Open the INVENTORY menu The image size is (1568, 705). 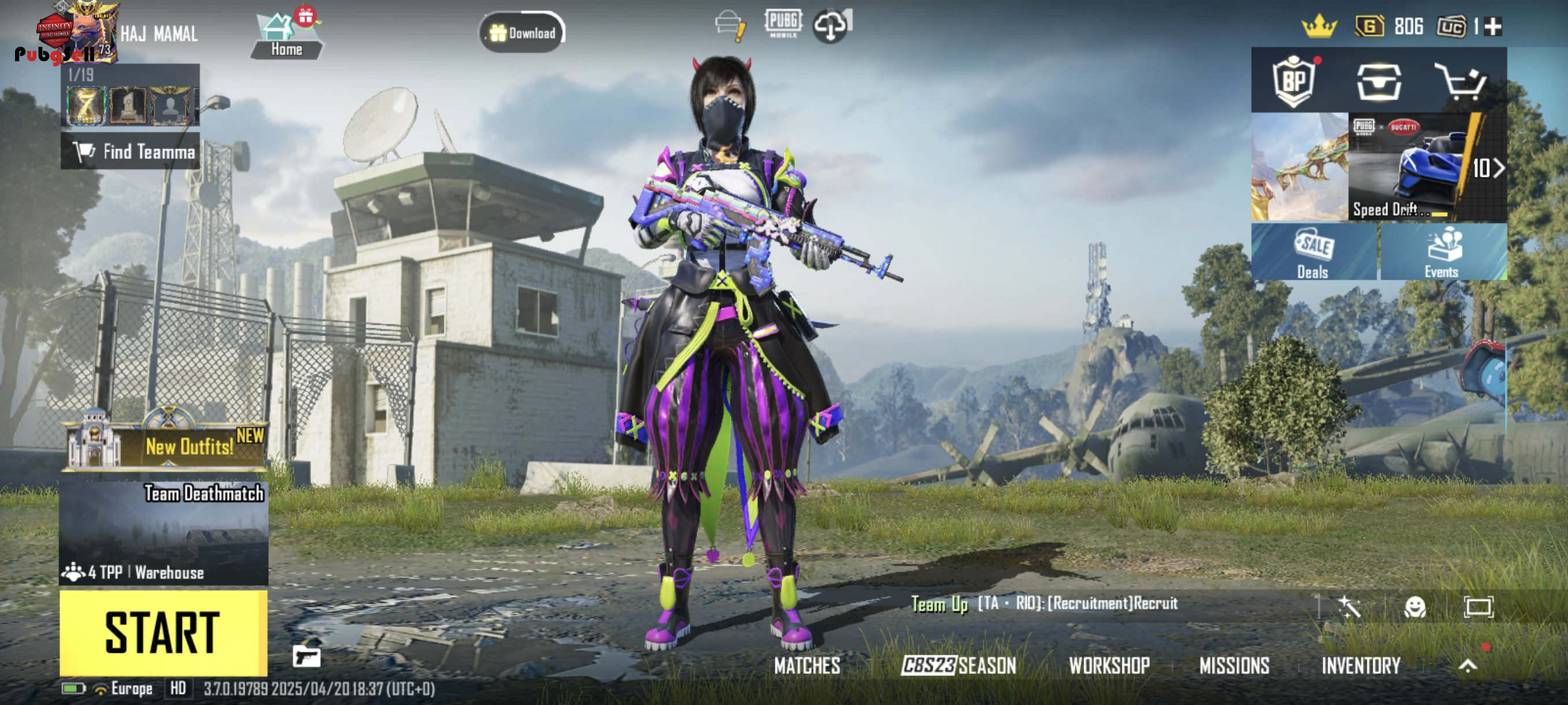pos(1361,666)
